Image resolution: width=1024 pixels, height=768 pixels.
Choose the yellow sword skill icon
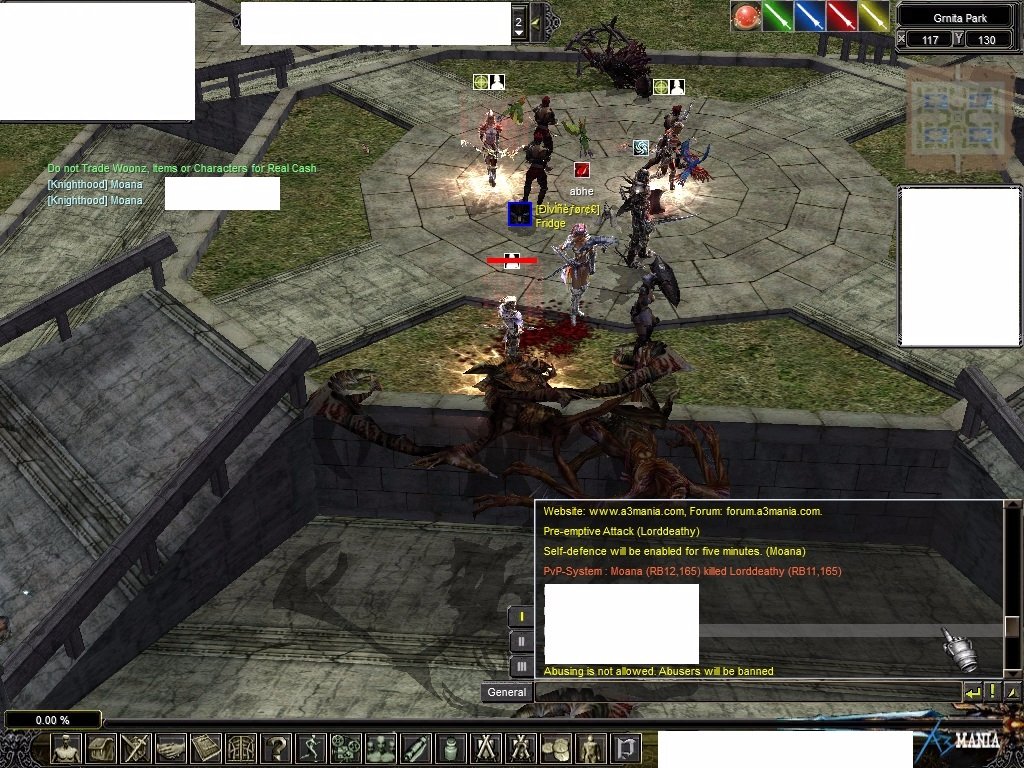(874, 16)
